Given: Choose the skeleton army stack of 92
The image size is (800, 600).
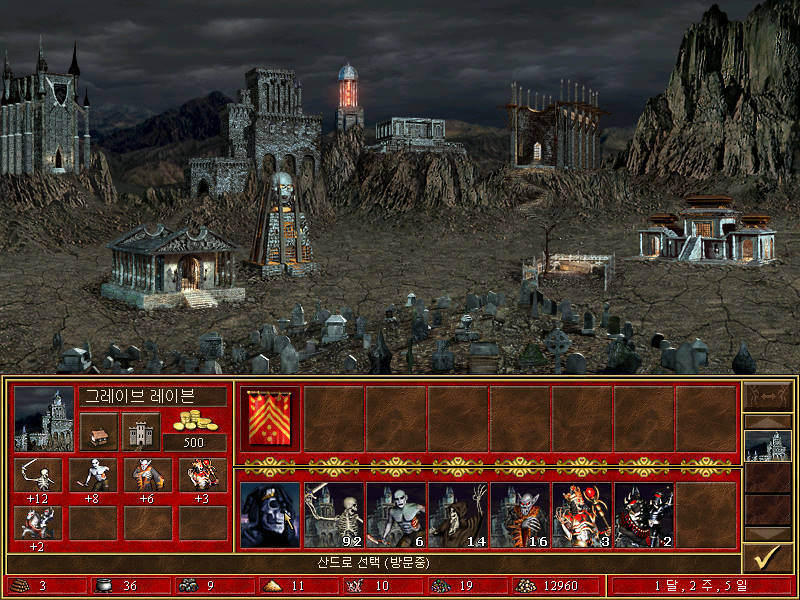Looking at the screenshot, I should [x=333, y=515].
